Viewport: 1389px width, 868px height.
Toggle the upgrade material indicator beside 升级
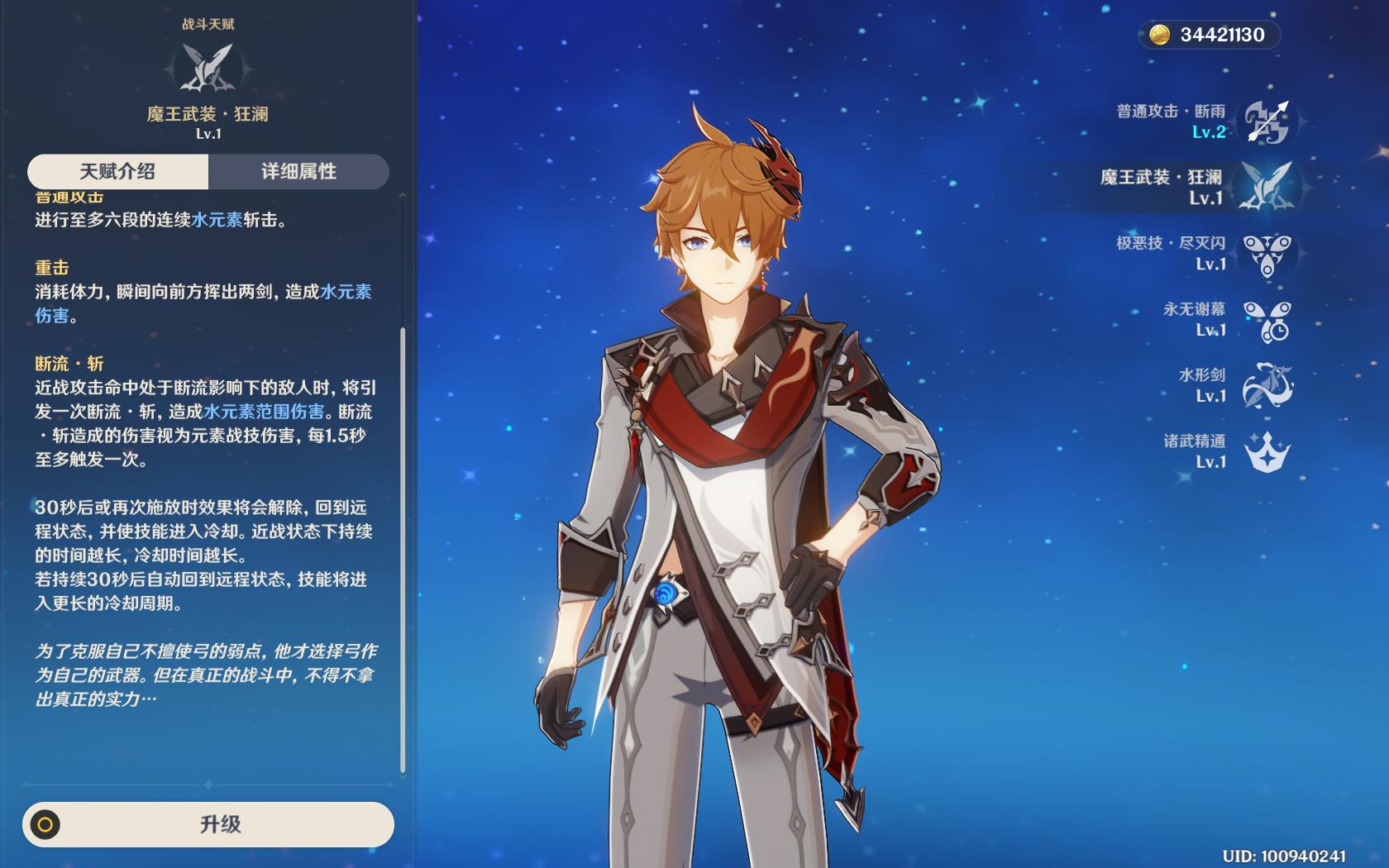(x=45, y=826)
